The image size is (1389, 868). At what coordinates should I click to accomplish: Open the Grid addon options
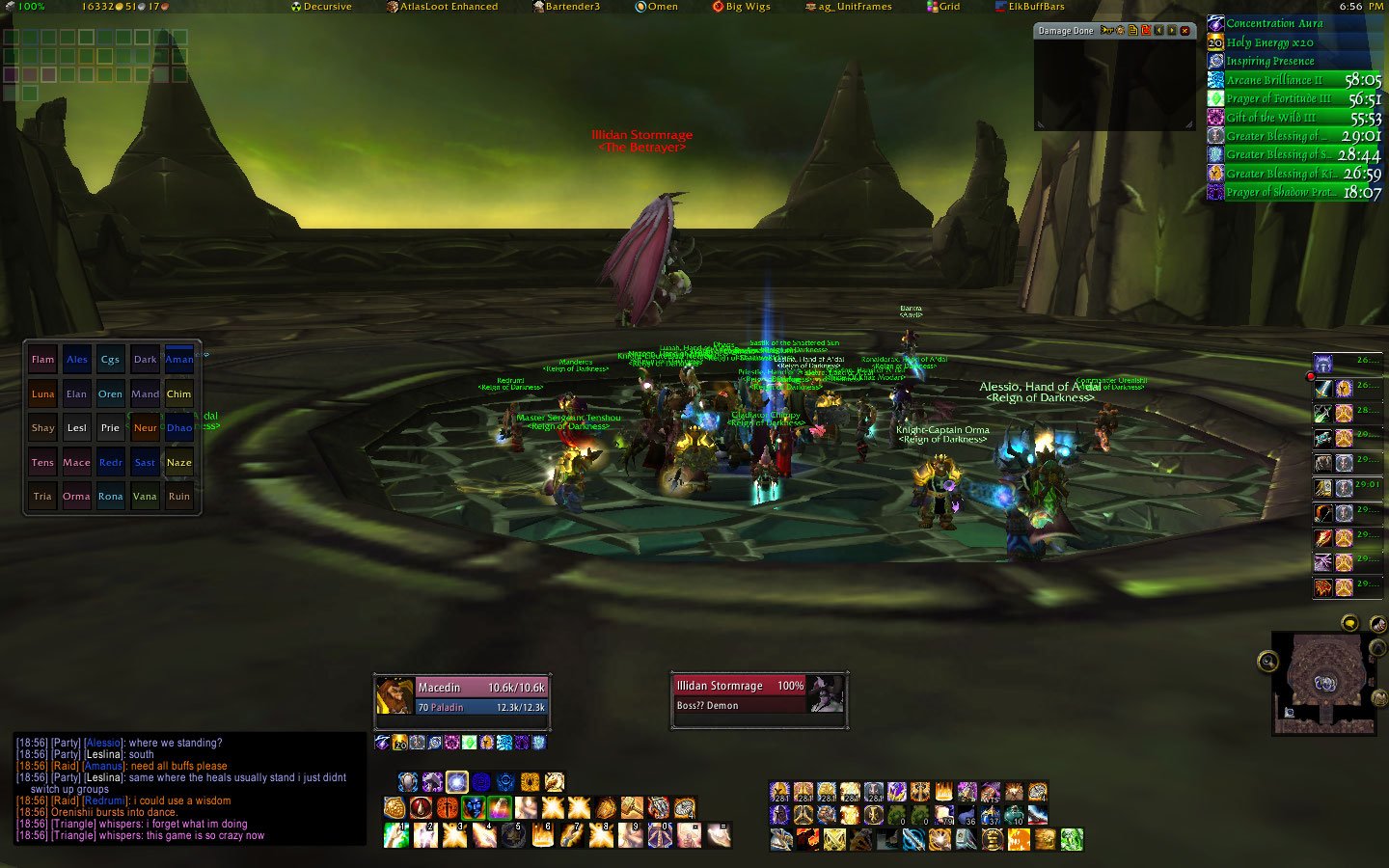pyautogui.click(x=943, y=7)
